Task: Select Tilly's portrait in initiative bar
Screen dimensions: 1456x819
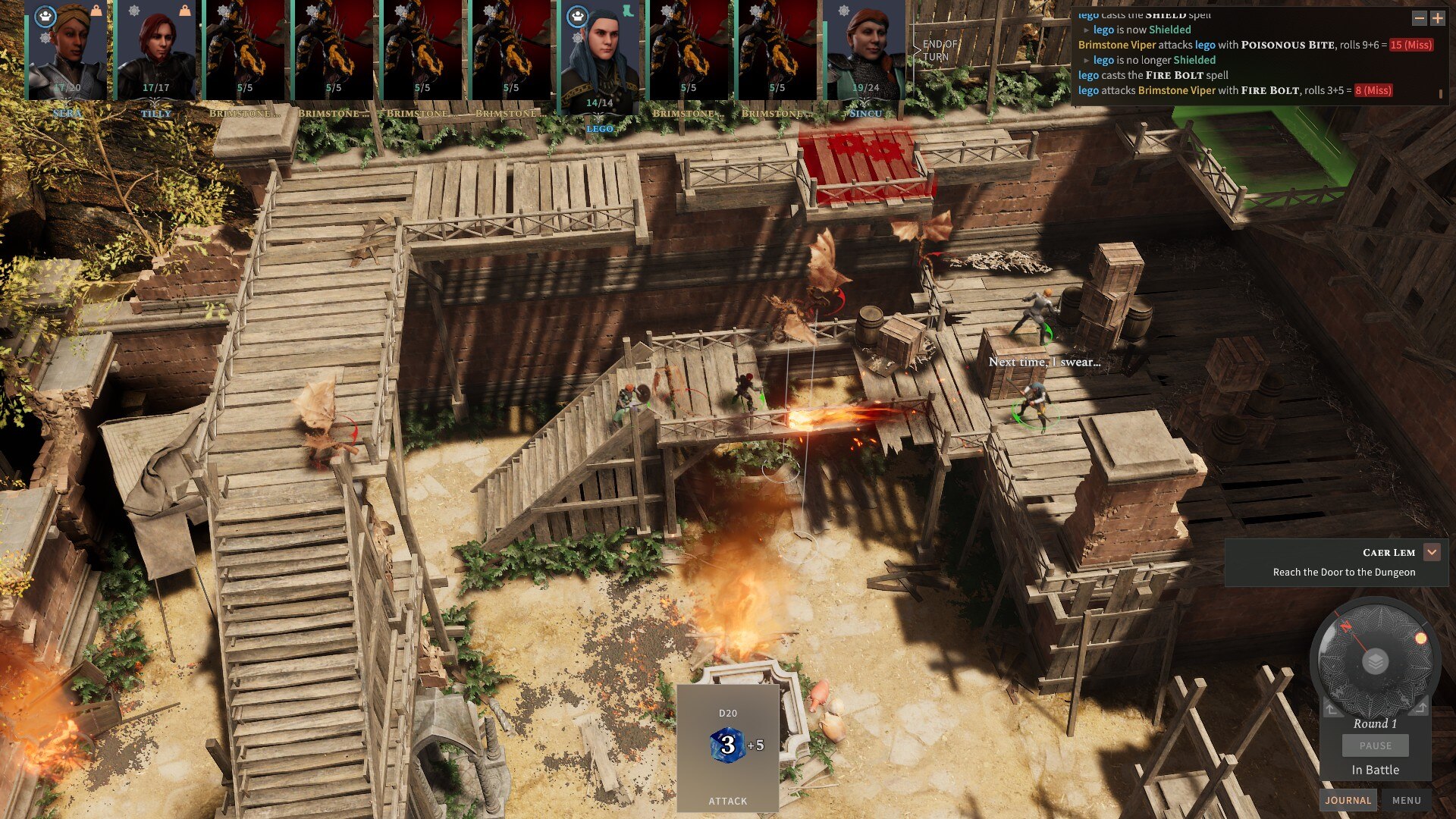Action: coord(155,50)
